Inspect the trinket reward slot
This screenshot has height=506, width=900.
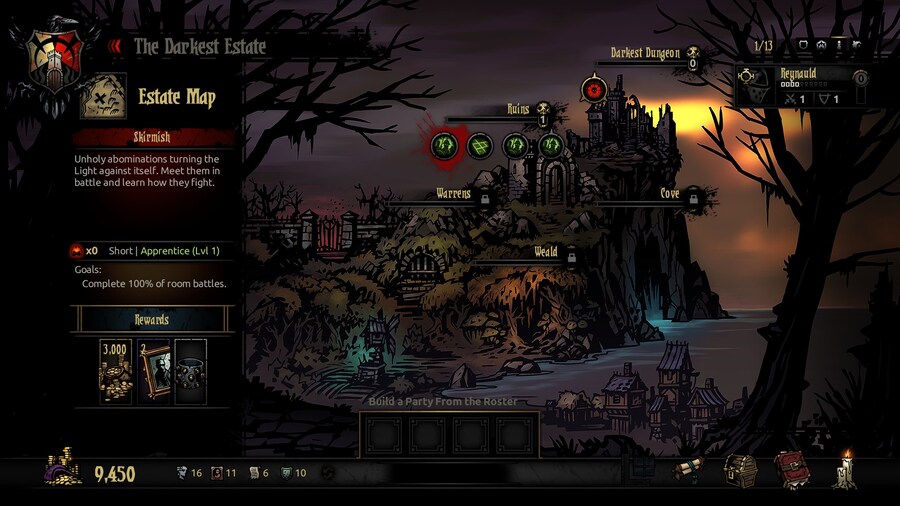tap(190, 370)
